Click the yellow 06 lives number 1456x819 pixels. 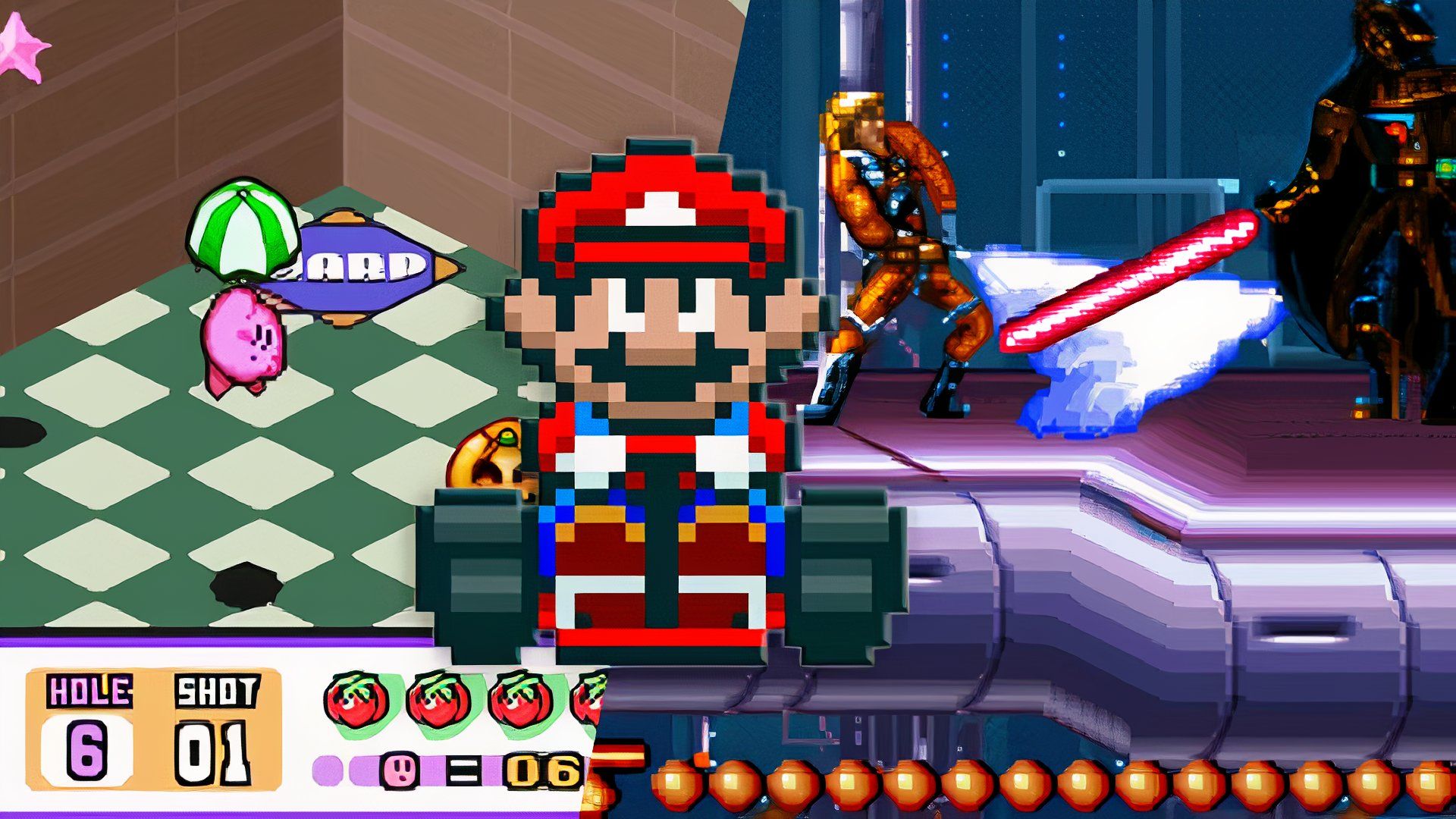pyautogui.click(x=542, y=770)
